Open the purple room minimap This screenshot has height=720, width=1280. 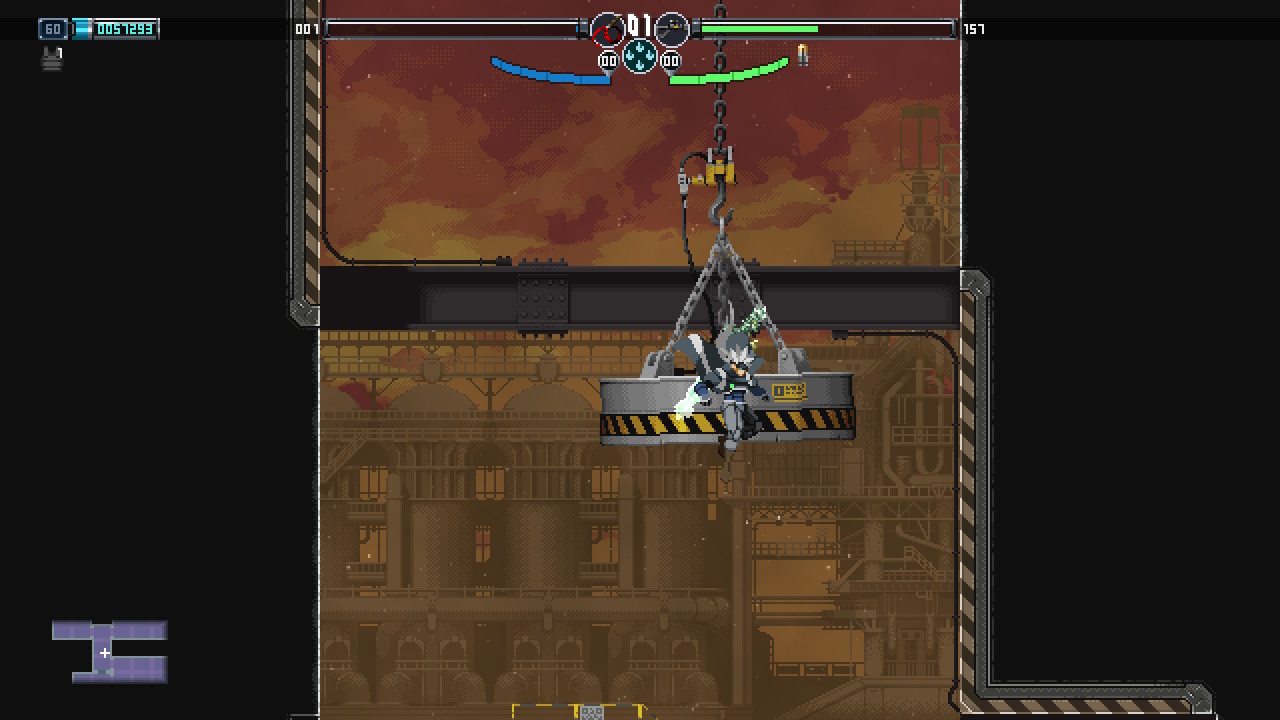tap(110, 651)
